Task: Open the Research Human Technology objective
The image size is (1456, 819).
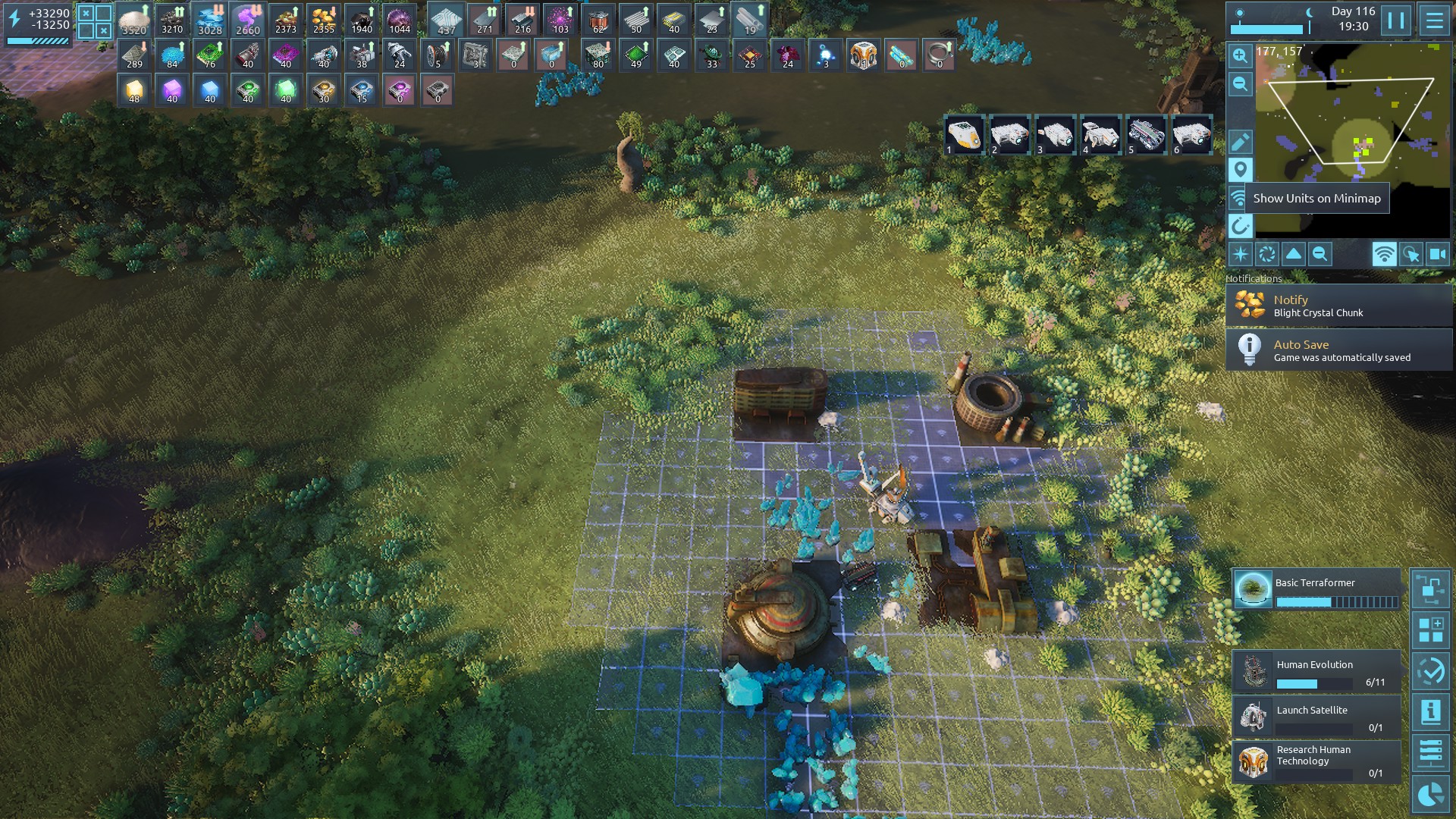Action: 1316,761
